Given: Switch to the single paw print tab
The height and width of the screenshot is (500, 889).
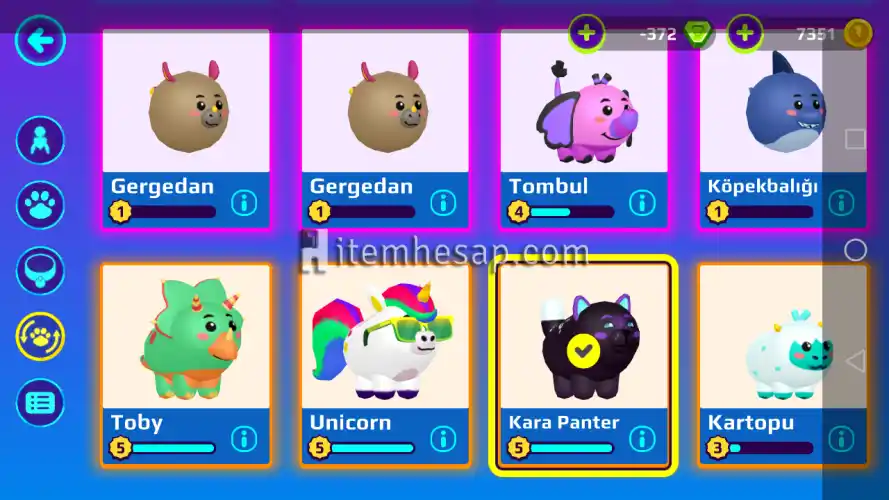Looking at the screenshot, I should click(x=41, y=204).
